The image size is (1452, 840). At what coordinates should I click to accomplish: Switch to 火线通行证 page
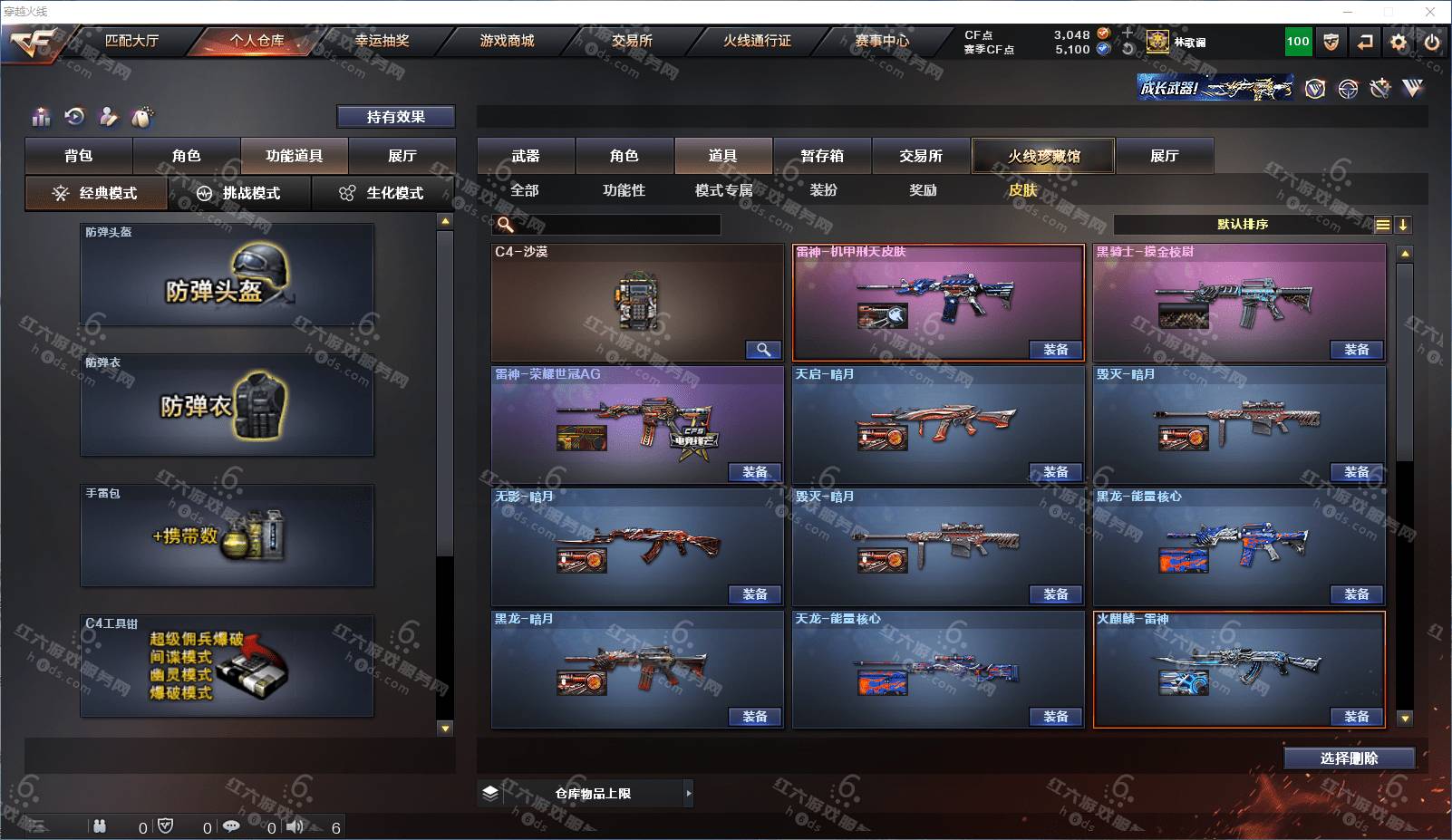757,41
